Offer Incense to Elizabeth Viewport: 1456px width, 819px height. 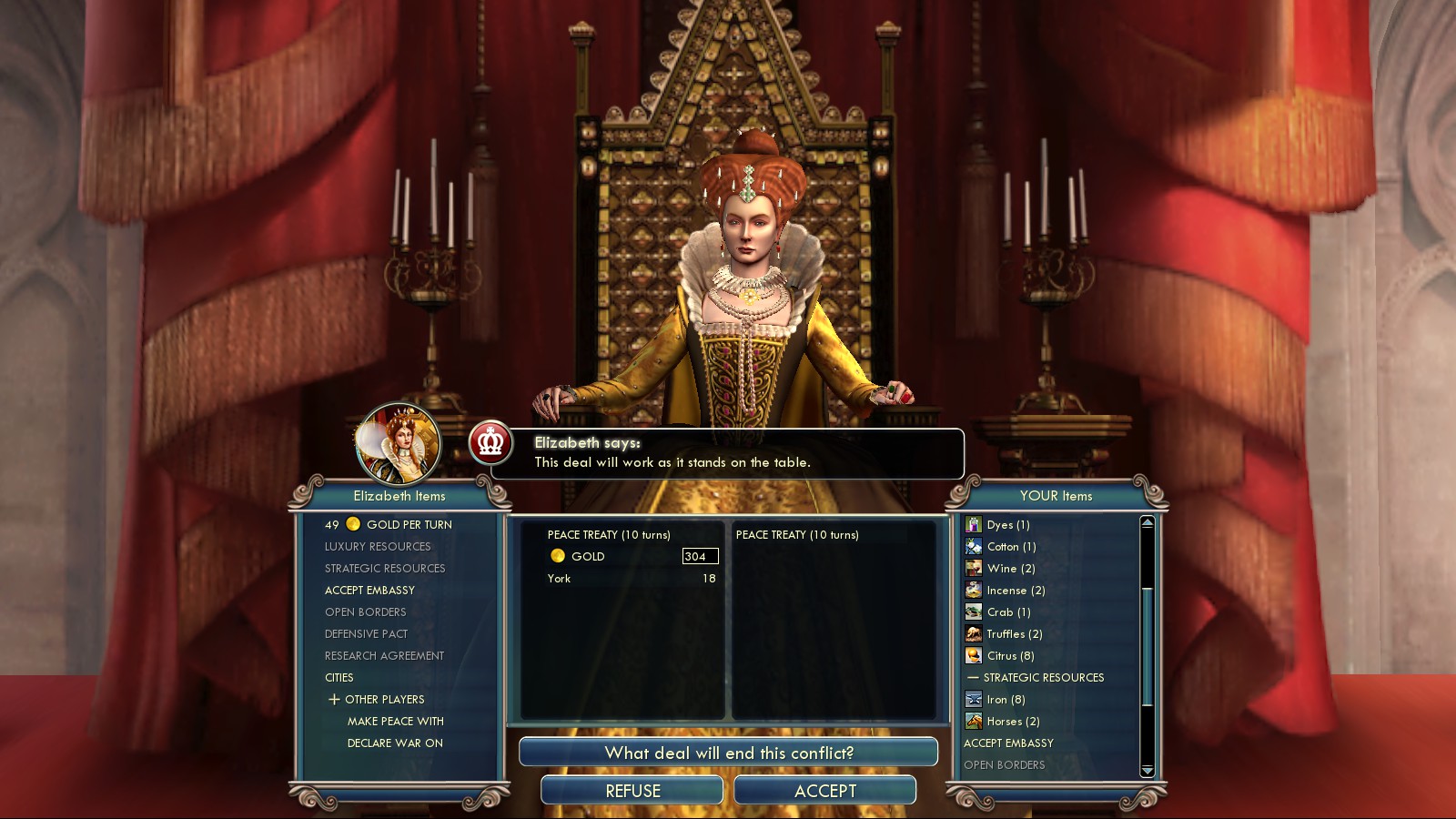pos(1016,591)
